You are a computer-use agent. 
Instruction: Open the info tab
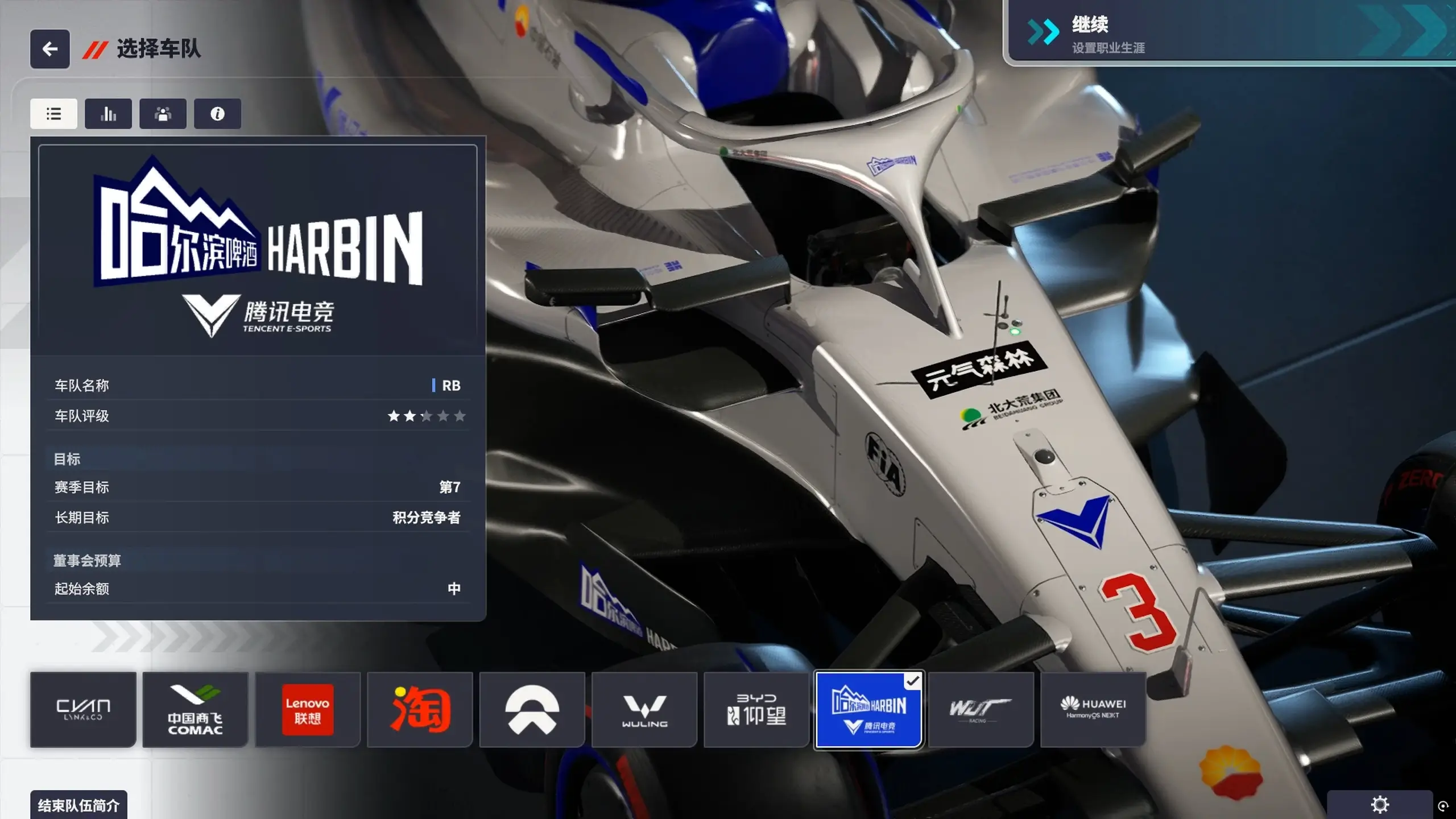click(x=217, y=114)
